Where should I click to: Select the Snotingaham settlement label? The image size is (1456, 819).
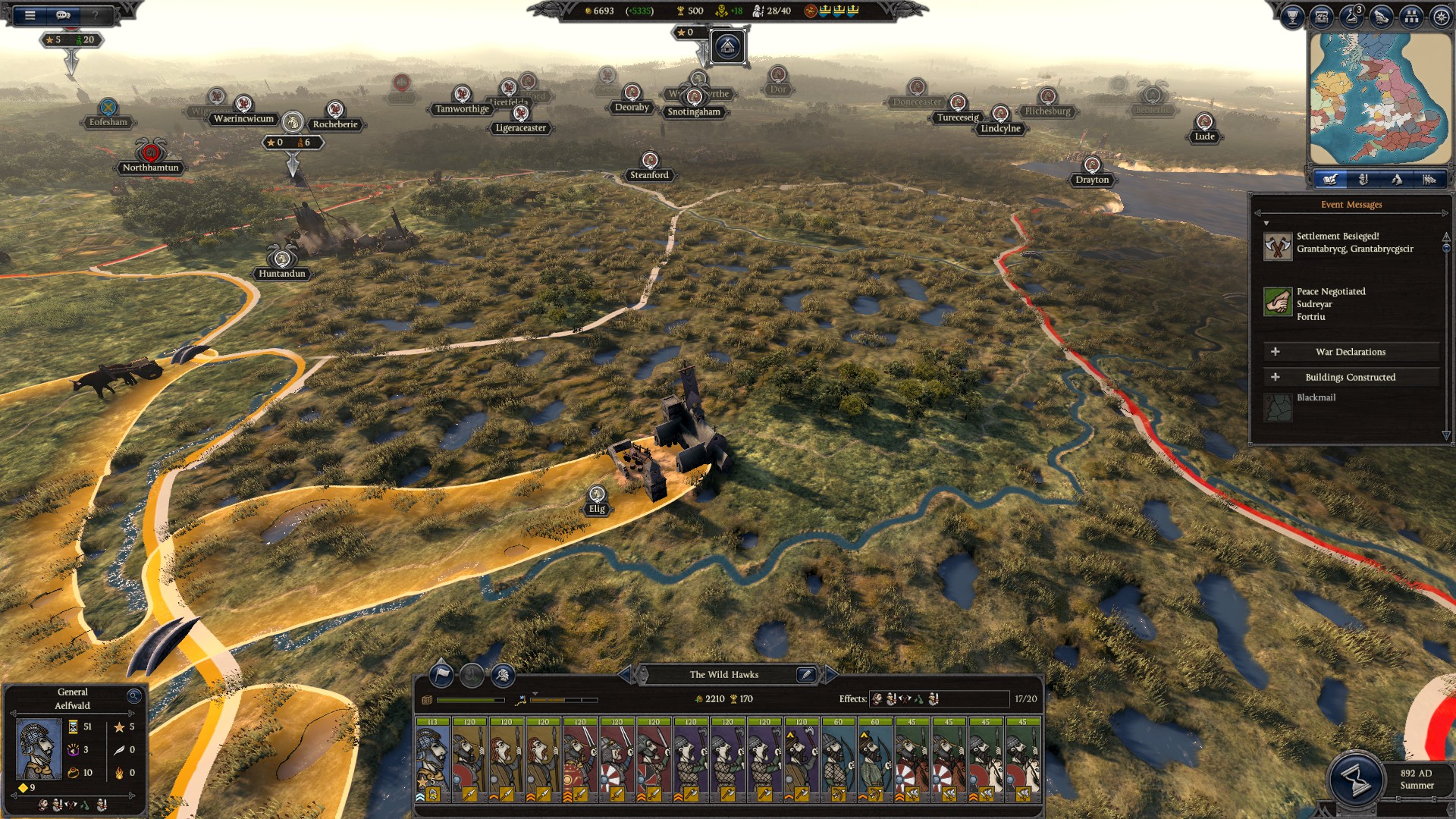694,111
